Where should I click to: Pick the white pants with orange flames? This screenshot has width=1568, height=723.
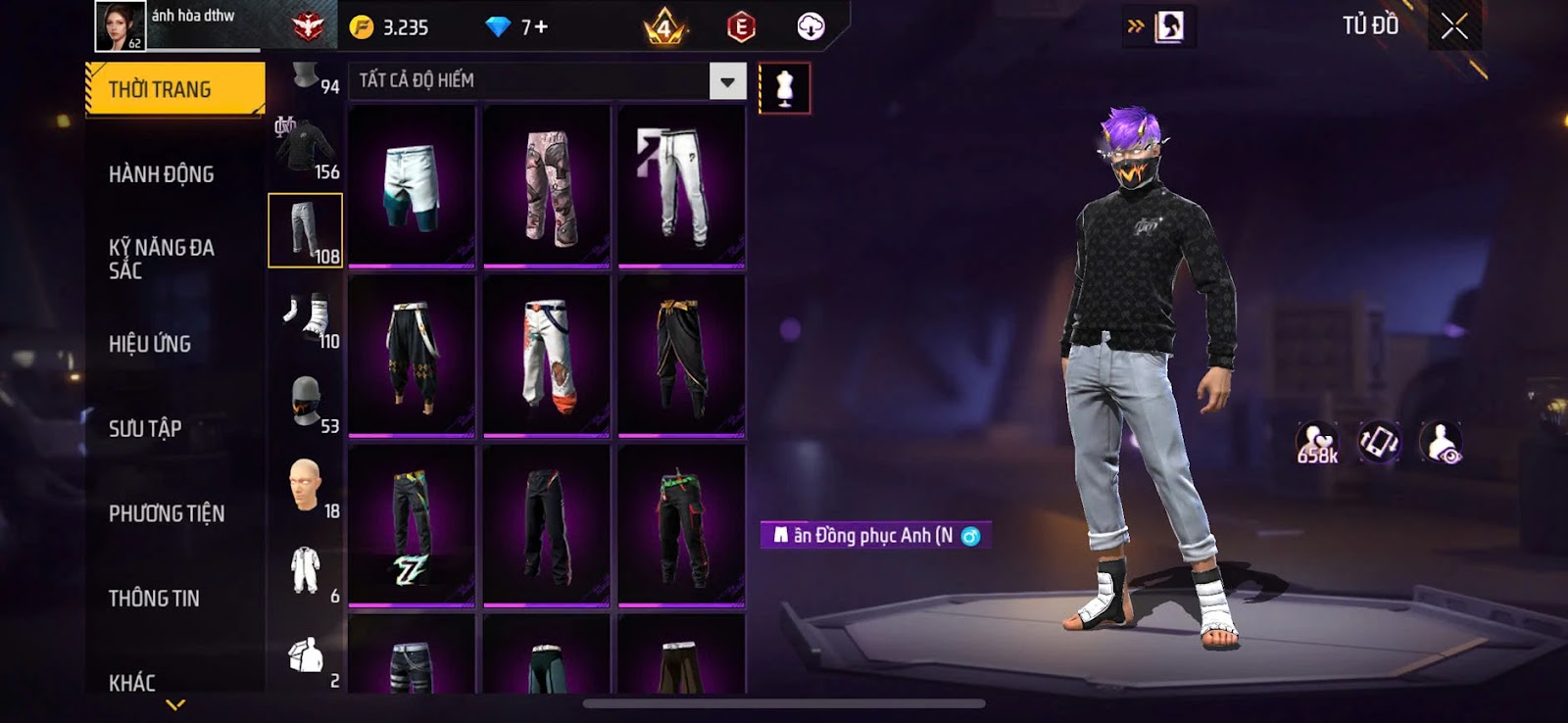[547, 355]
